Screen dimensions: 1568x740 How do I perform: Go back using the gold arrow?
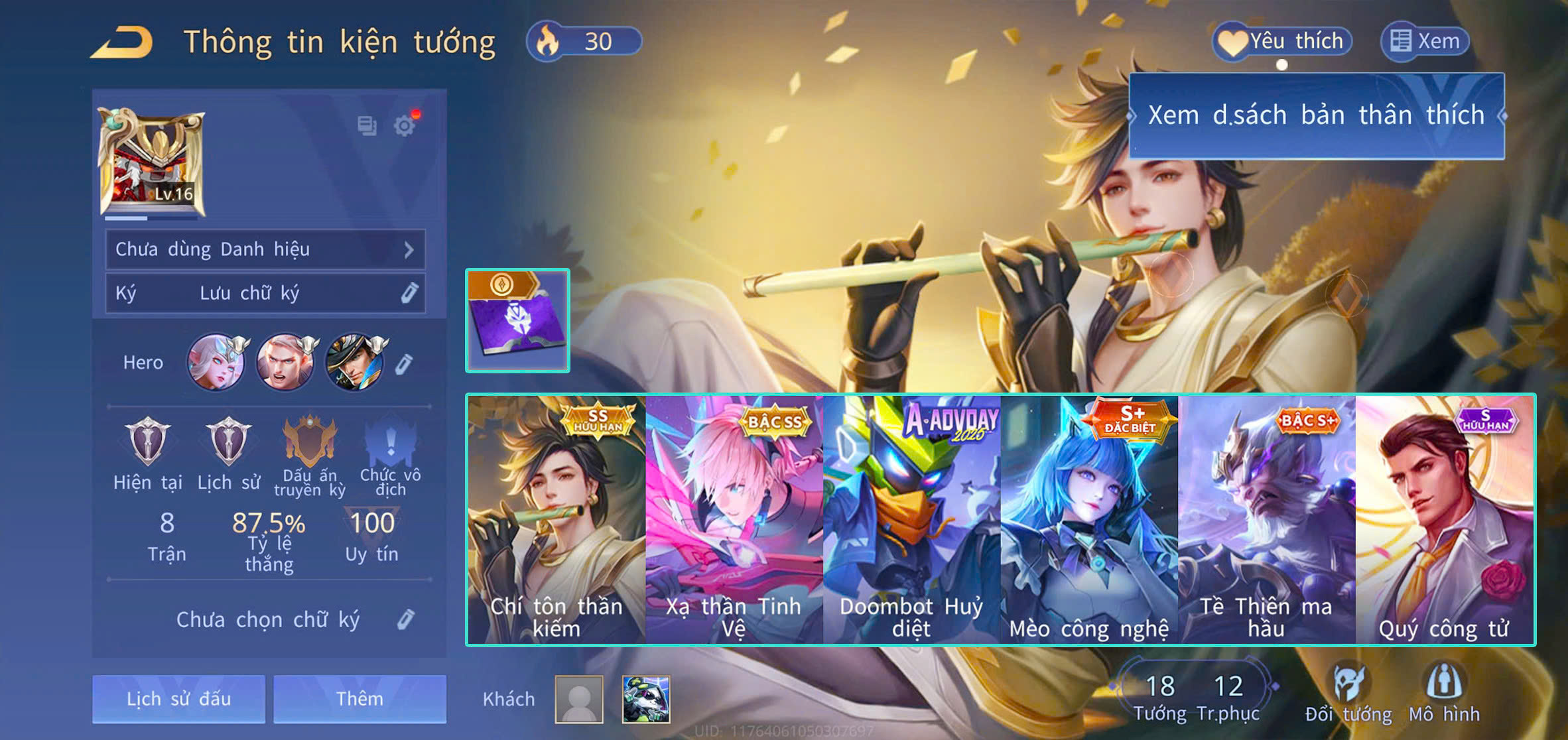tap(123, 42)
